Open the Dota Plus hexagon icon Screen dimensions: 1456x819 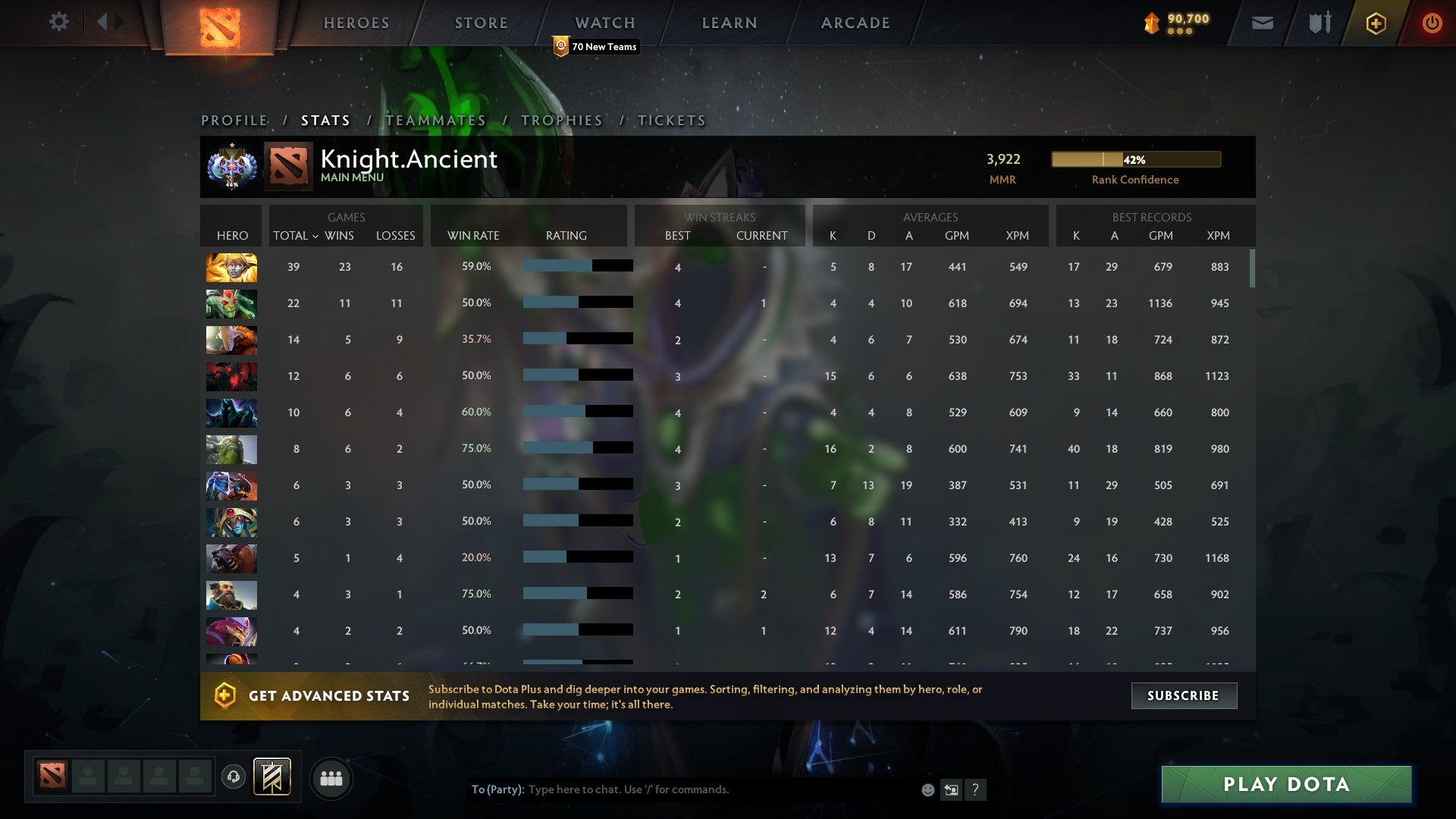[x=1375, y=23]
